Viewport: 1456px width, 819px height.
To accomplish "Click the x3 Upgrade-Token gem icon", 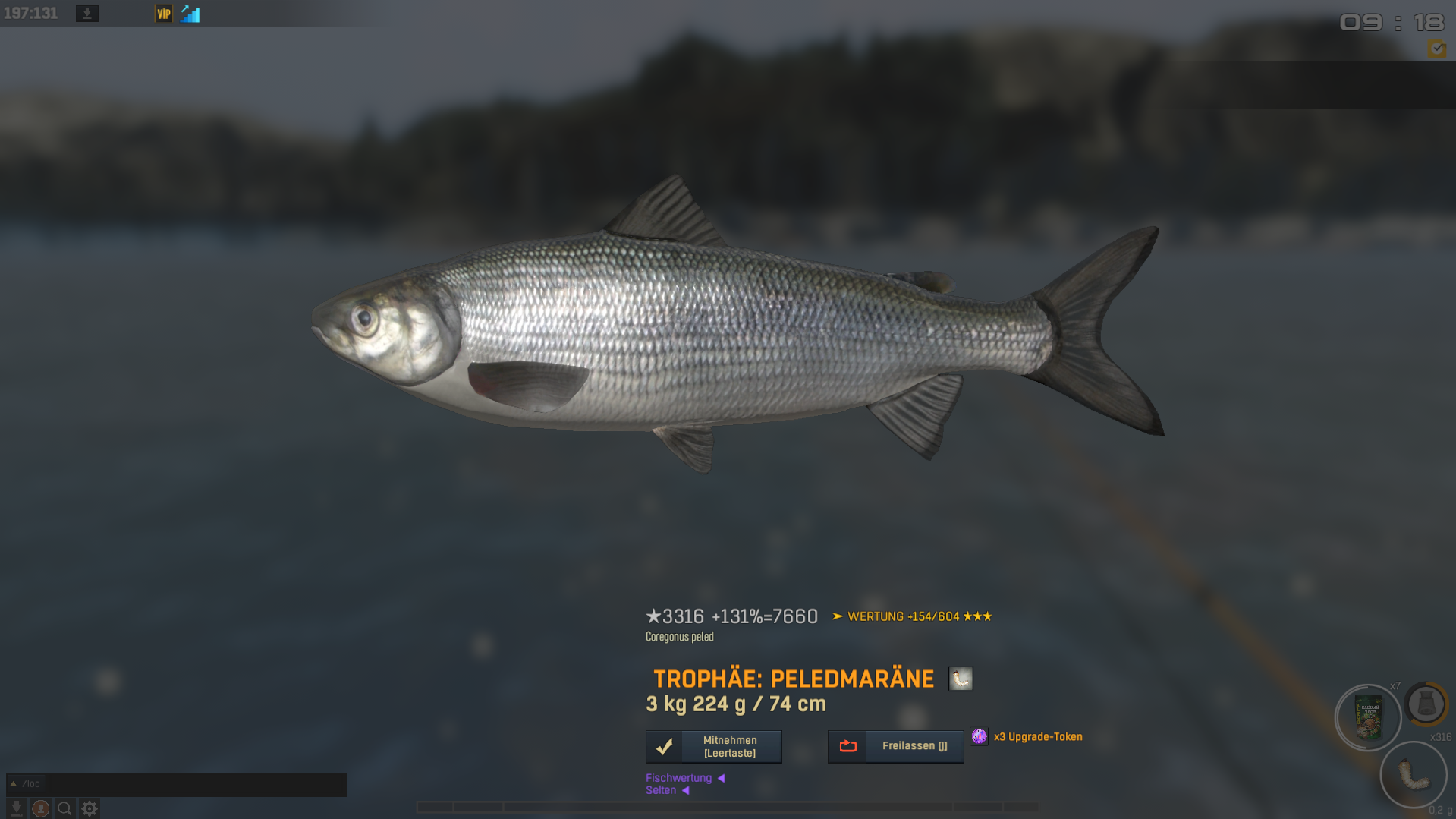I will 980,736.
